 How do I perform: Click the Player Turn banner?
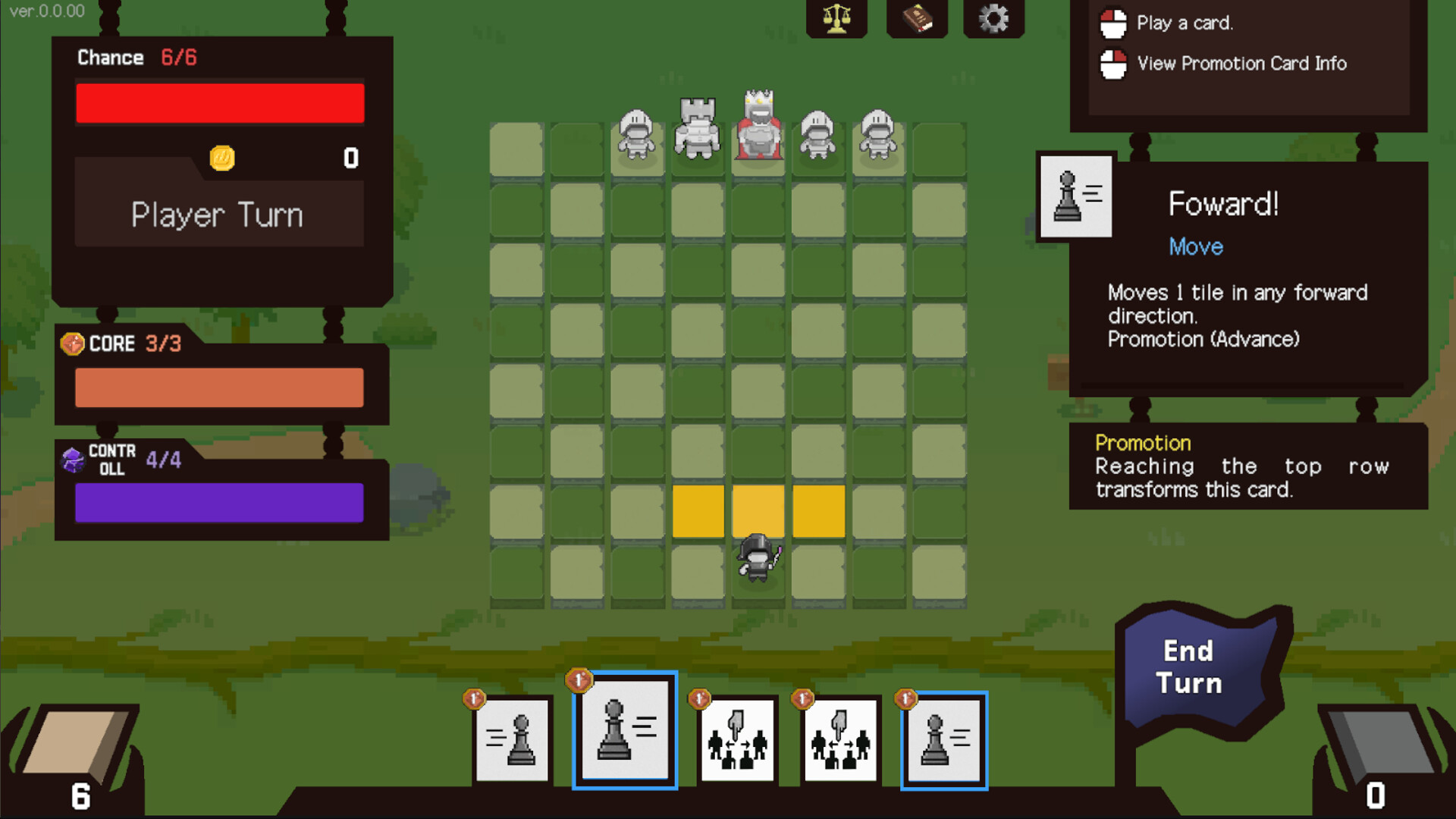218,215
